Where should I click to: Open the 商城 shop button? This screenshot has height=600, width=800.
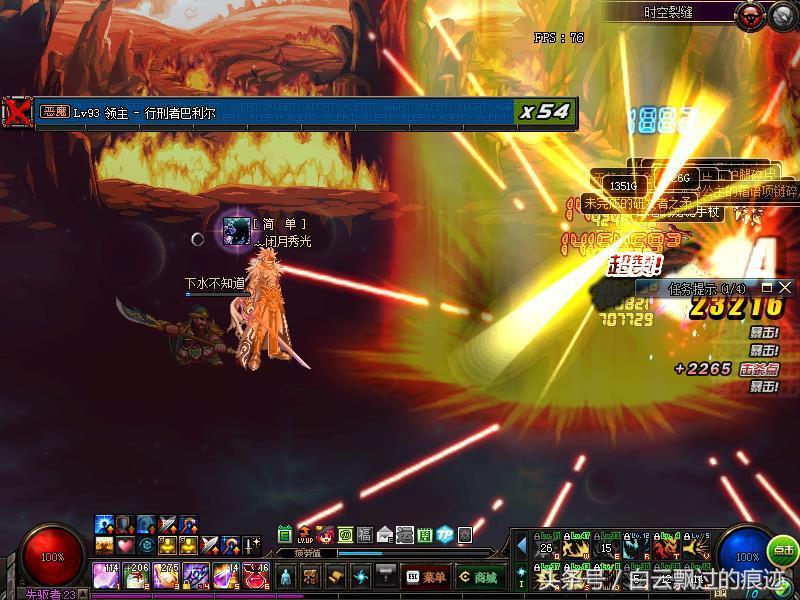click(x=480, y=577)
